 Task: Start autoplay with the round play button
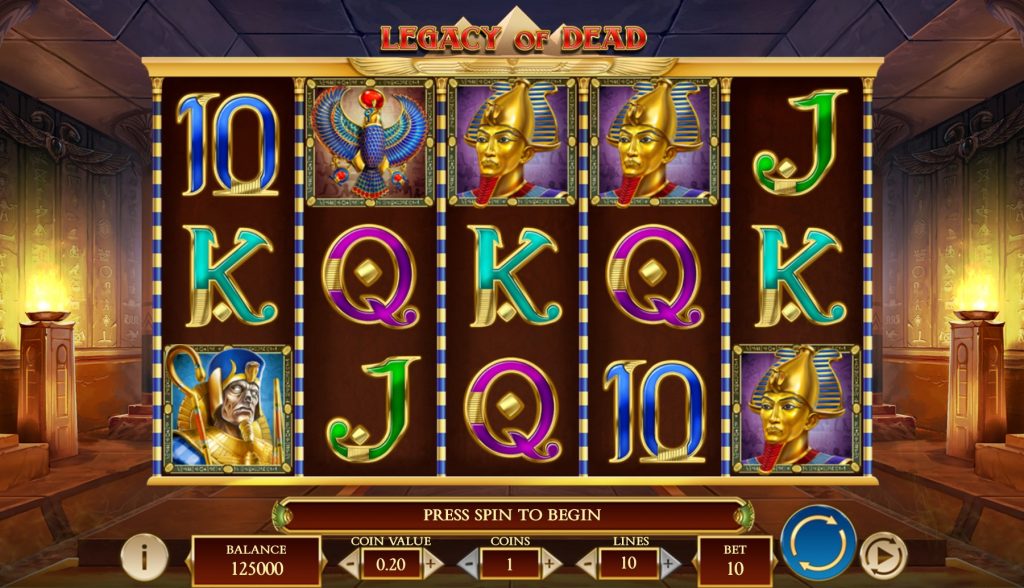click(x=882, y=556)
